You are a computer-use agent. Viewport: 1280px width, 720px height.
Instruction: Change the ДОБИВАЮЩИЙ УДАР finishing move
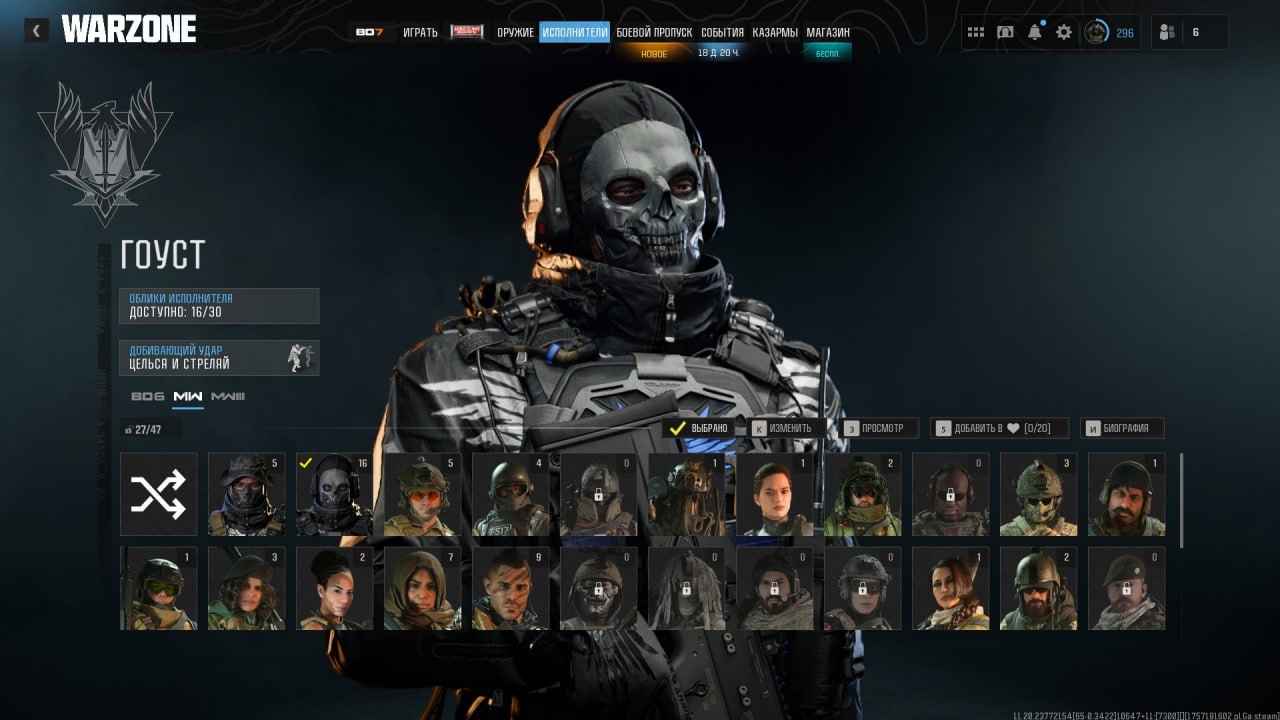click(219, 357)
